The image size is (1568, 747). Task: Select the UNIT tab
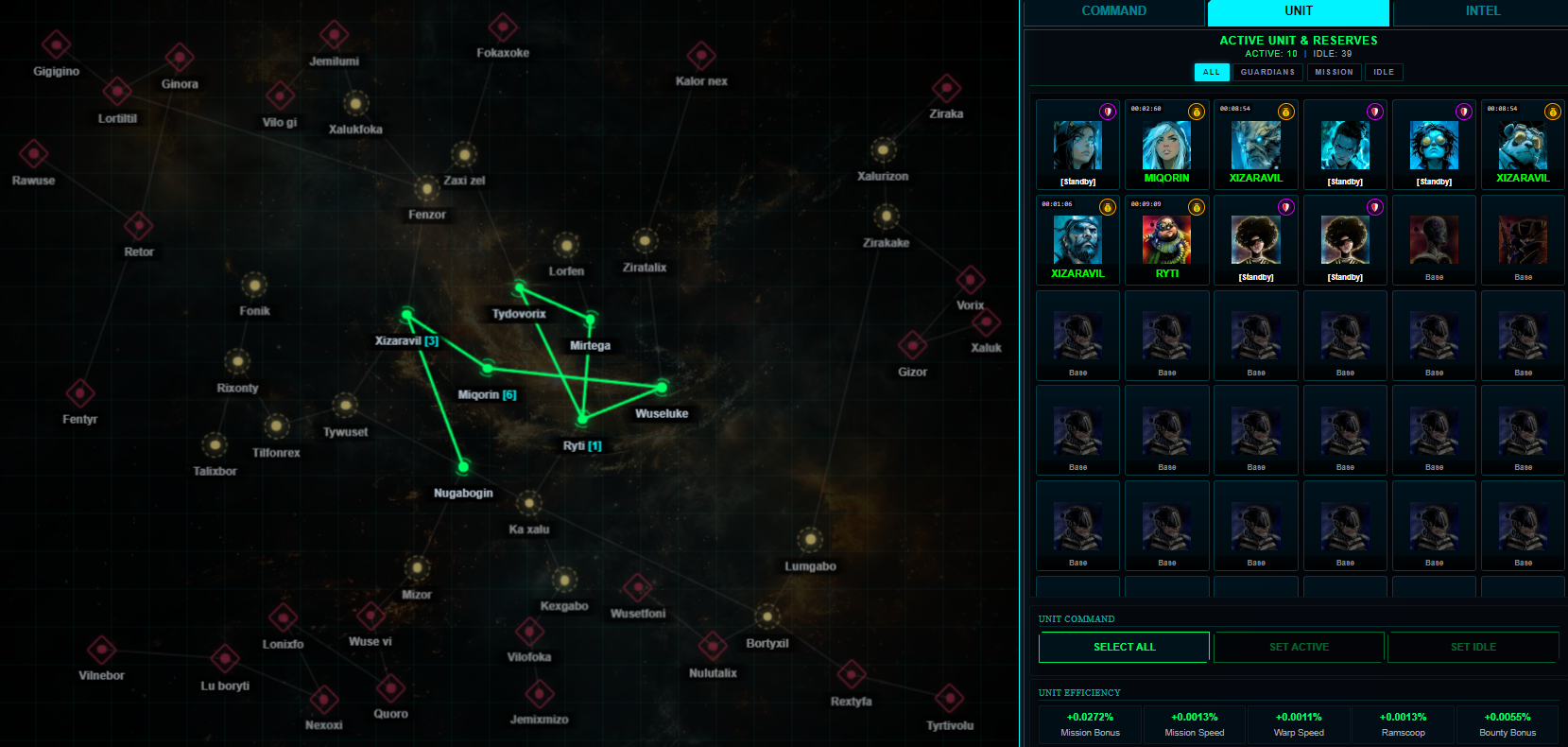[1298, 11]
